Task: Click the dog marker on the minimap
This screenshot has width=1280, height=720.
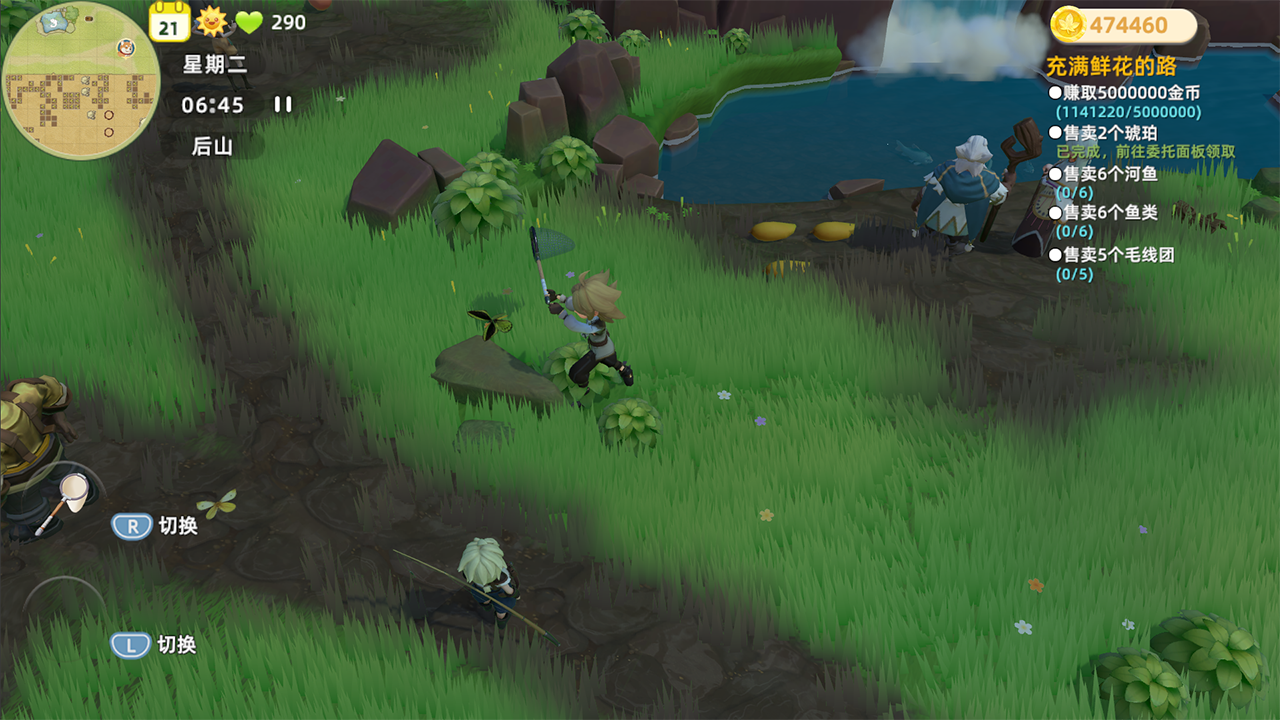Action: pyautogui.click(x=125, y=47)
